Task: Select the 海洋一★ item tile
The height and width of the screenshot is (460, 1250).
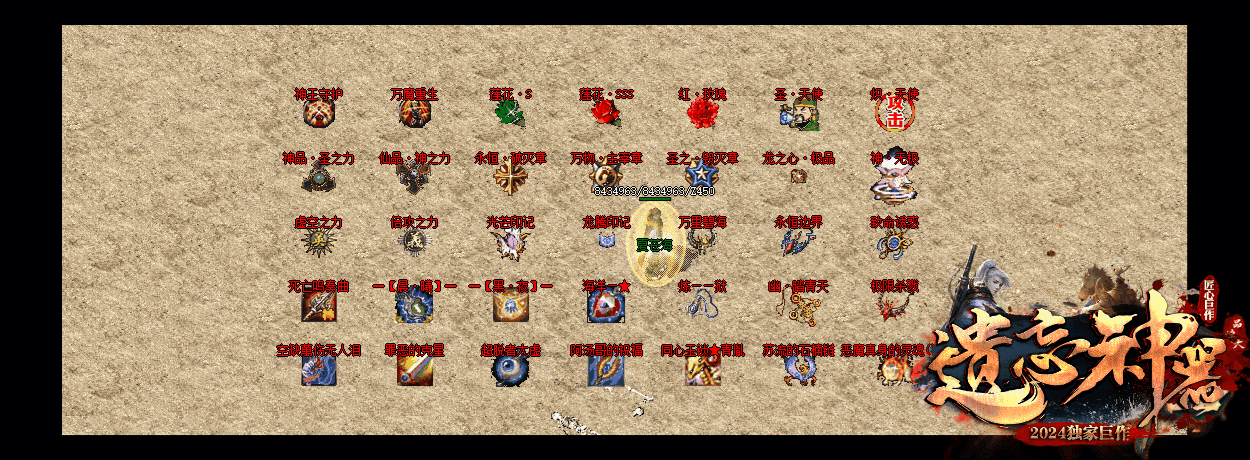Action: 606,307
